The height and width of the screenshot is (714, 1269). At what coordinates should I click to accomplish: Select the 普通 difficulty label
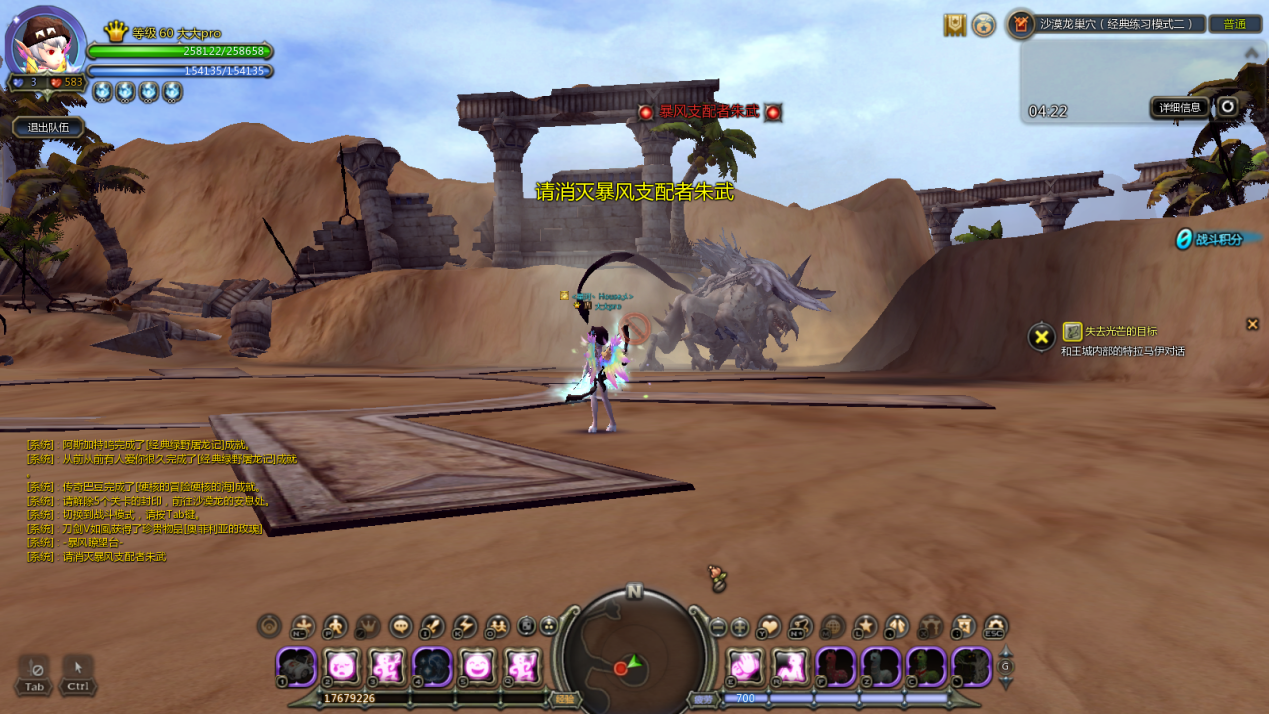(x=1234, y=24)
